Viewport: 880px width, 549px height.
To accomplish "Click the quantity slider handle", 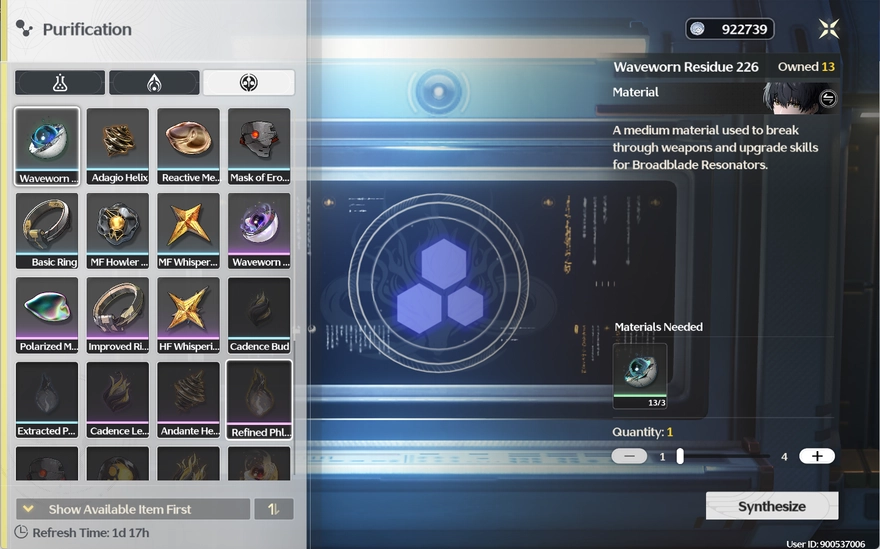I will (680, 456).
